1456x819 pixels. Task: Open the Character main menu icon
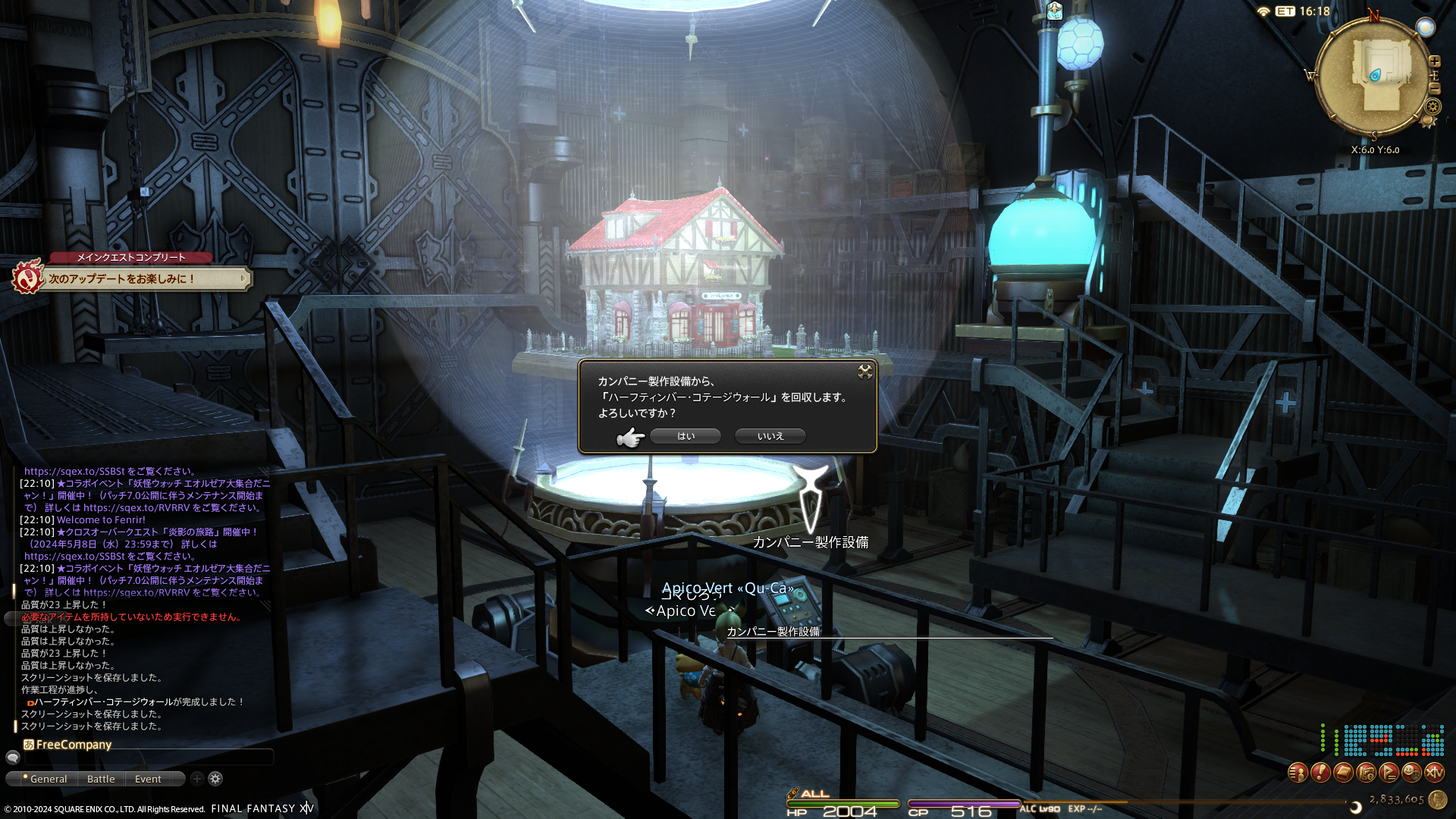click(x=1298, y=773)
